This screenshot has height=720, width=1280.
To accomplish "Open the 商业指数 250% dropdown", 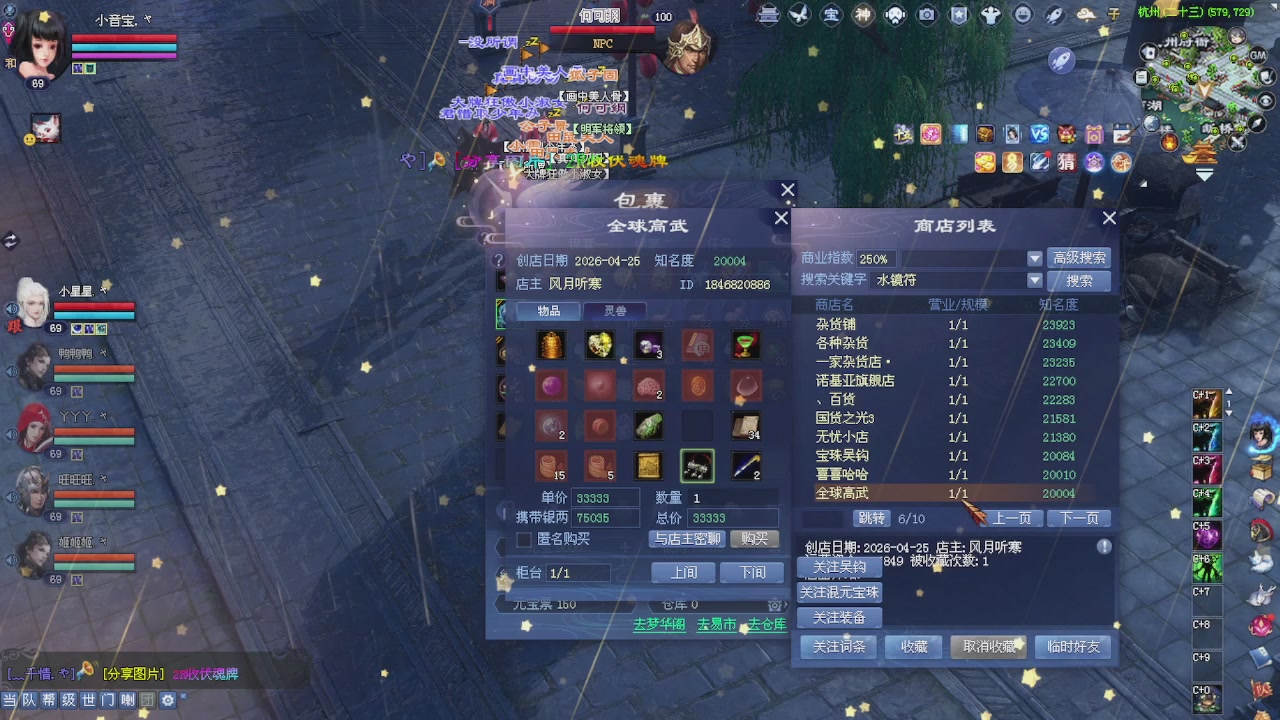I will (1035, 259).
